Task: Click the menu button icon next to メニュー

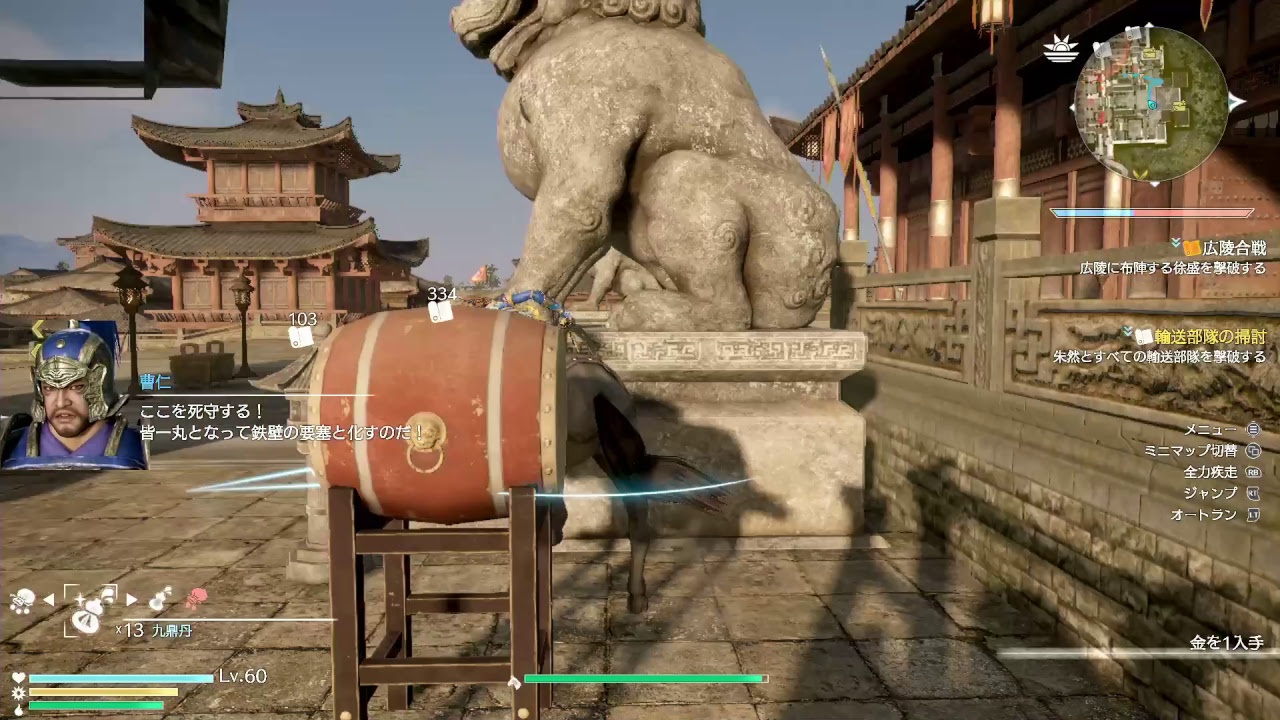Action: coord(1253,429)
